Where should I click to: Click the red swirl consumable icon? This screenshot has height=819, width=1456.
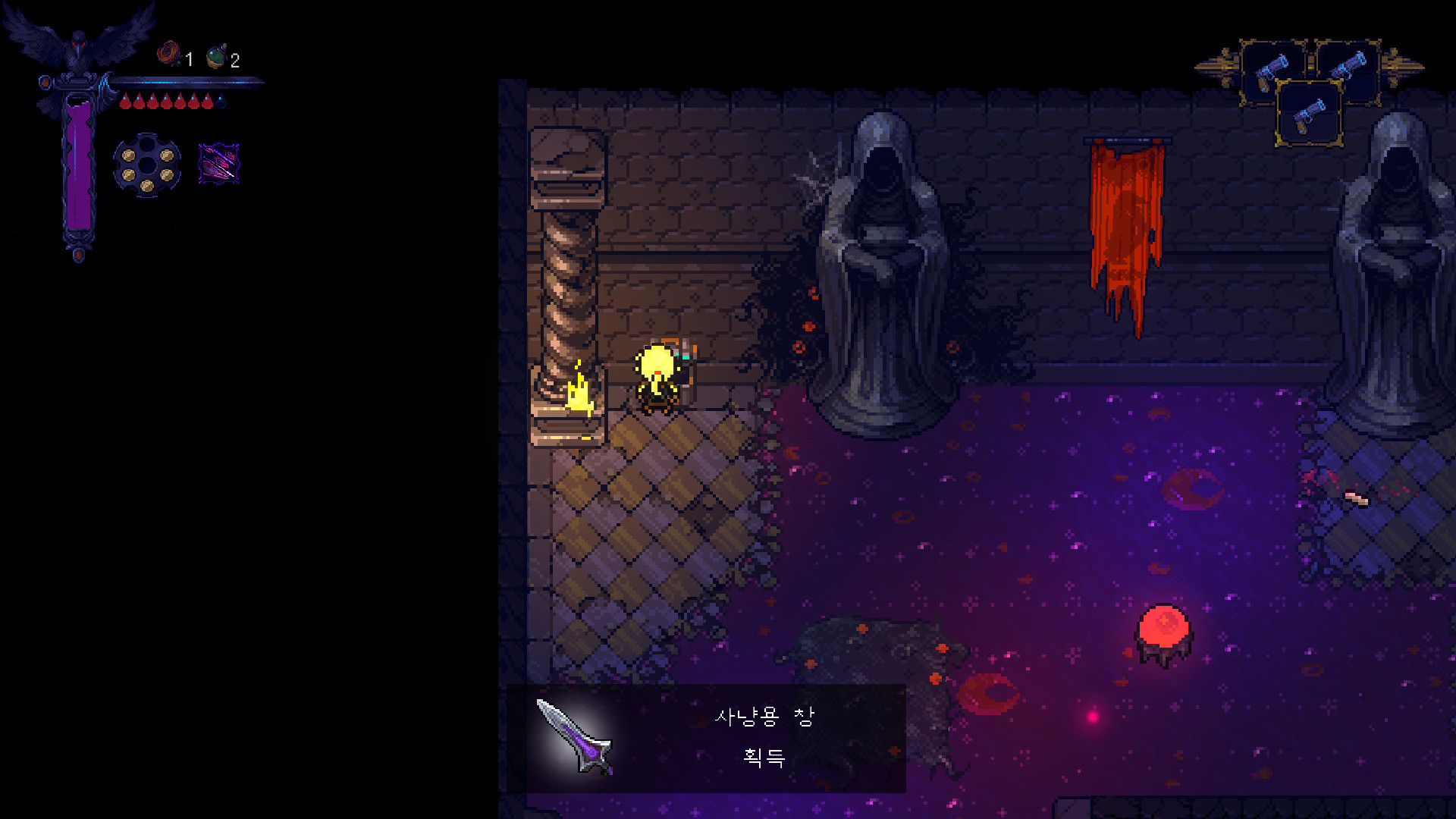pyautogui.click(x=168, y=55)
